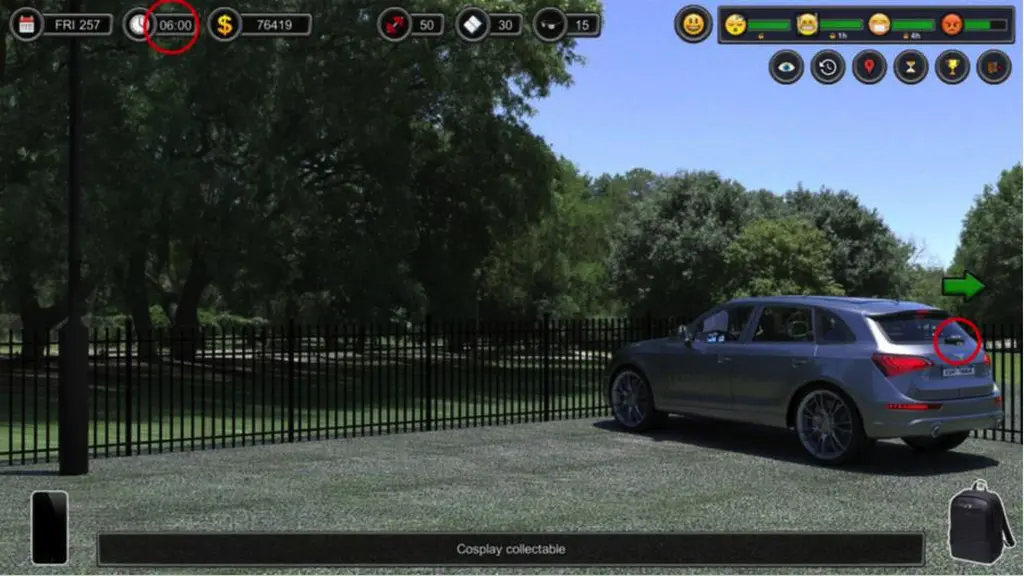The height and width of the screenshot is (576, 1024).
Task: Follow the green navigation arrow
Action: (962, 286)
